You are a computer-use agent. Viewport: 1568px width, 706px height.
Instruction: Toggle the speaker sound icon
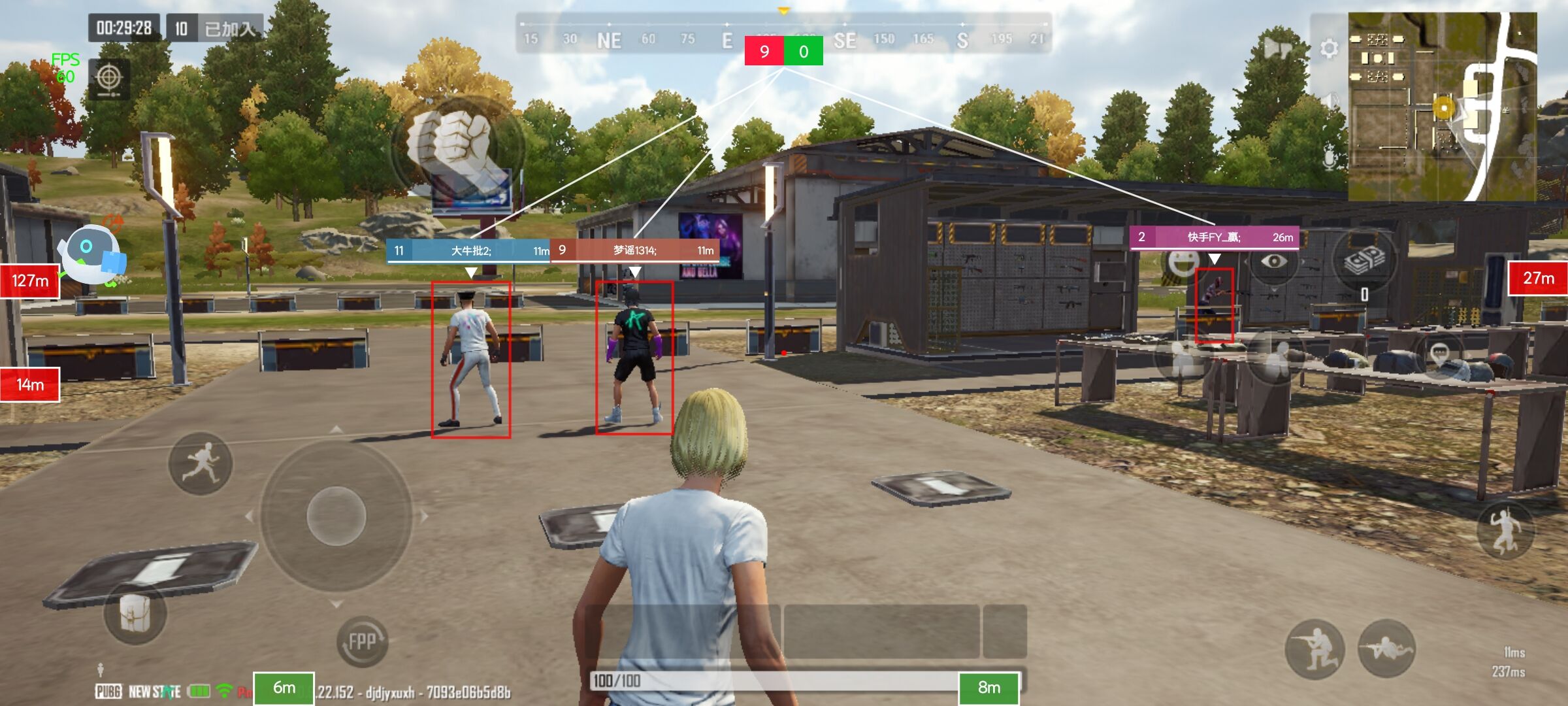1329,101
